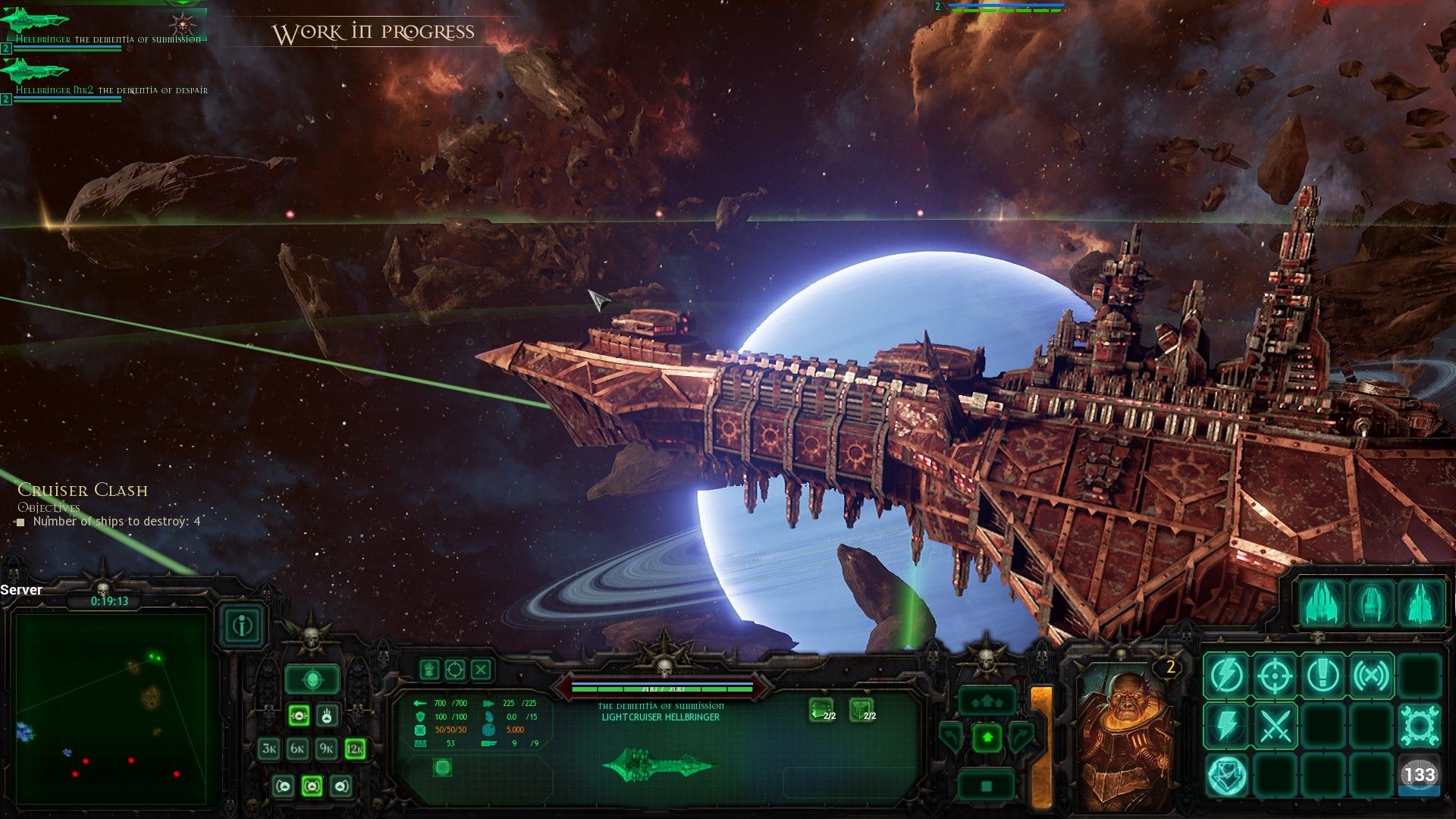Set engagement range to 12K
Screen dimensions: 1456x819
tap(355, 749)
